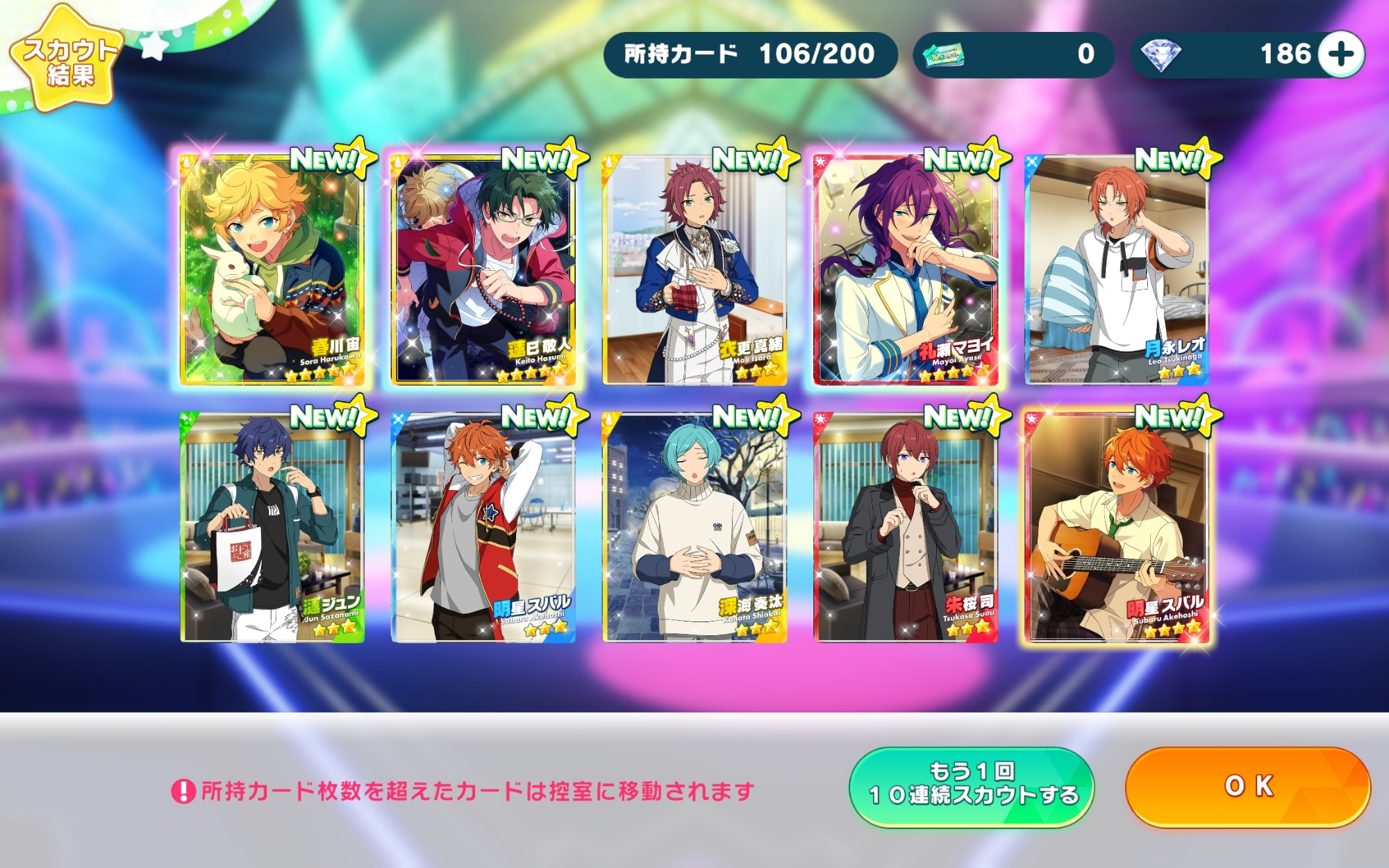Scout ten more times with the green button
Screen dimensions: 1389x868
[972, 787]
